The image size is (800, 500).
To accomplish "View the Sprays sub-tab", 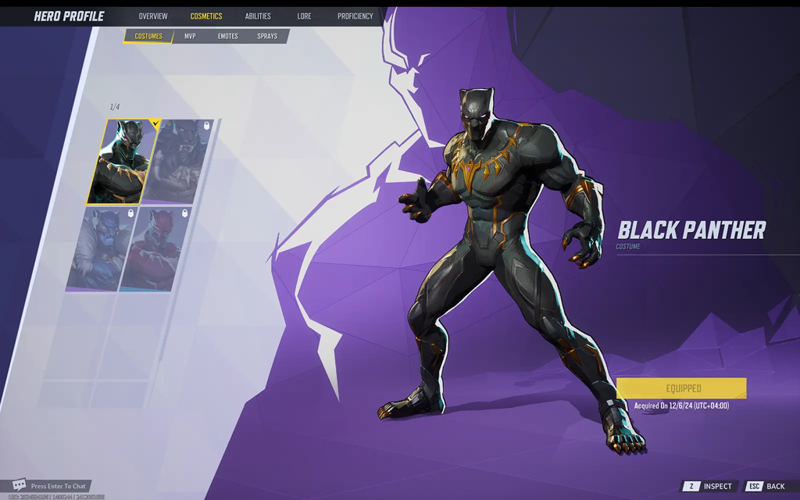I will tap(267, 36).
